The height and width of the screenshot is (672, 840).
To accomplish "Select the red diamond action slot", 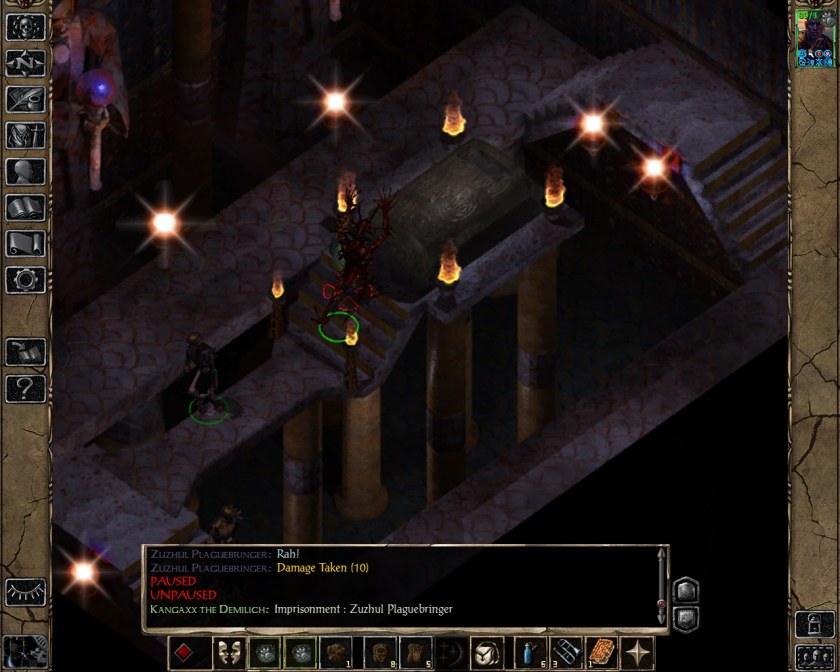I will [185, 652].
